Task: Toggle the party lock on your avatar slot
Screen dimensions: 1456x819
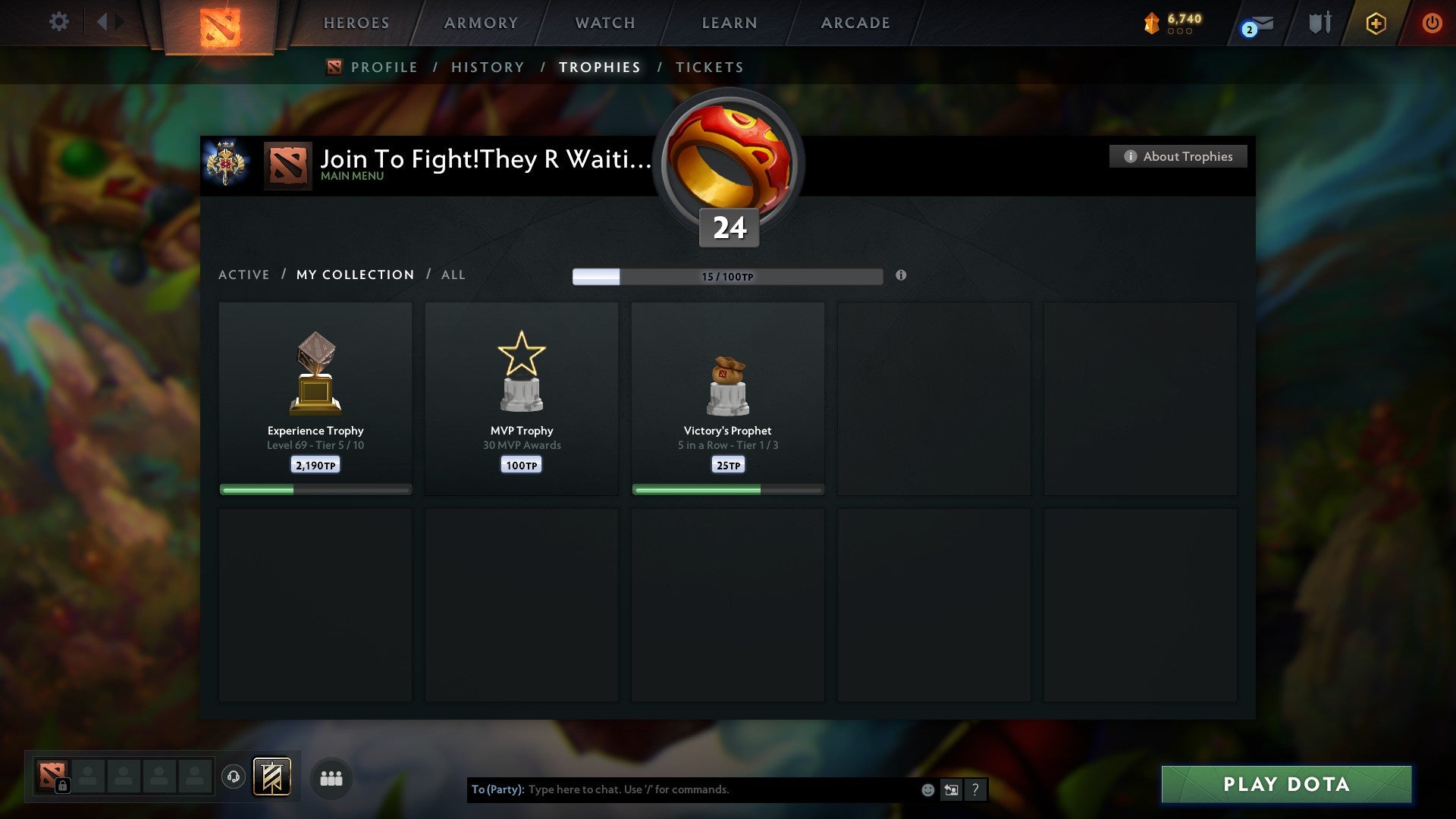Action: point(64,786)
